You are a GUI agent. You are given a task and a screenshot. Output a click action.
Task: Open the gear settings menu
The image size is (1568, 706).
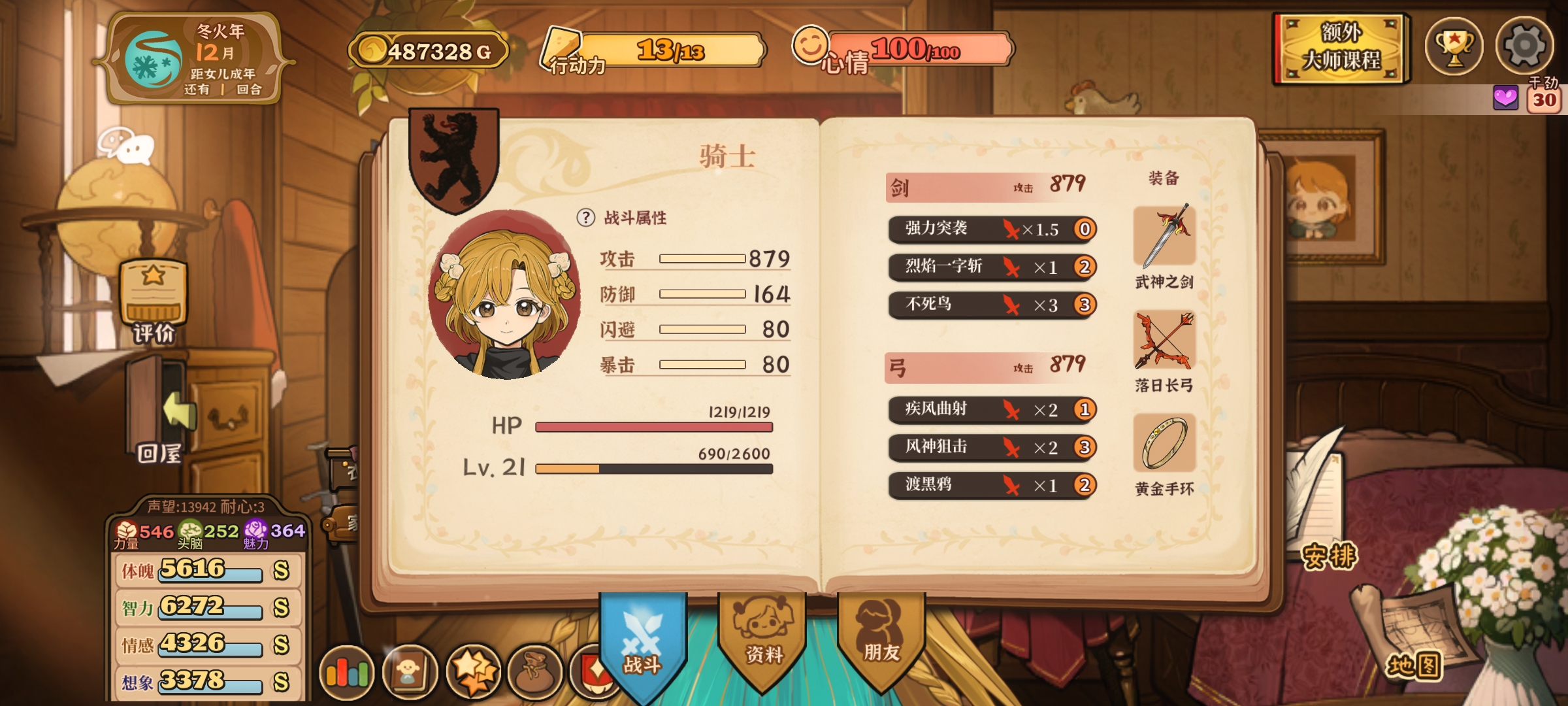(x=1524, y=46)
